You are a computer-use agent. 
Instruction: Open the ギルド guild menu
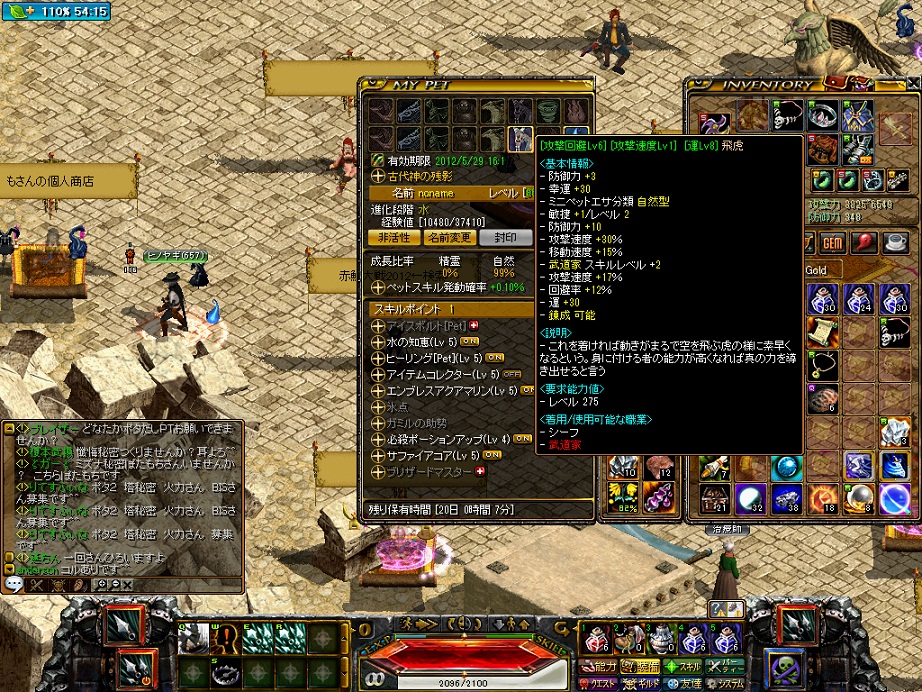coord(644,682)
